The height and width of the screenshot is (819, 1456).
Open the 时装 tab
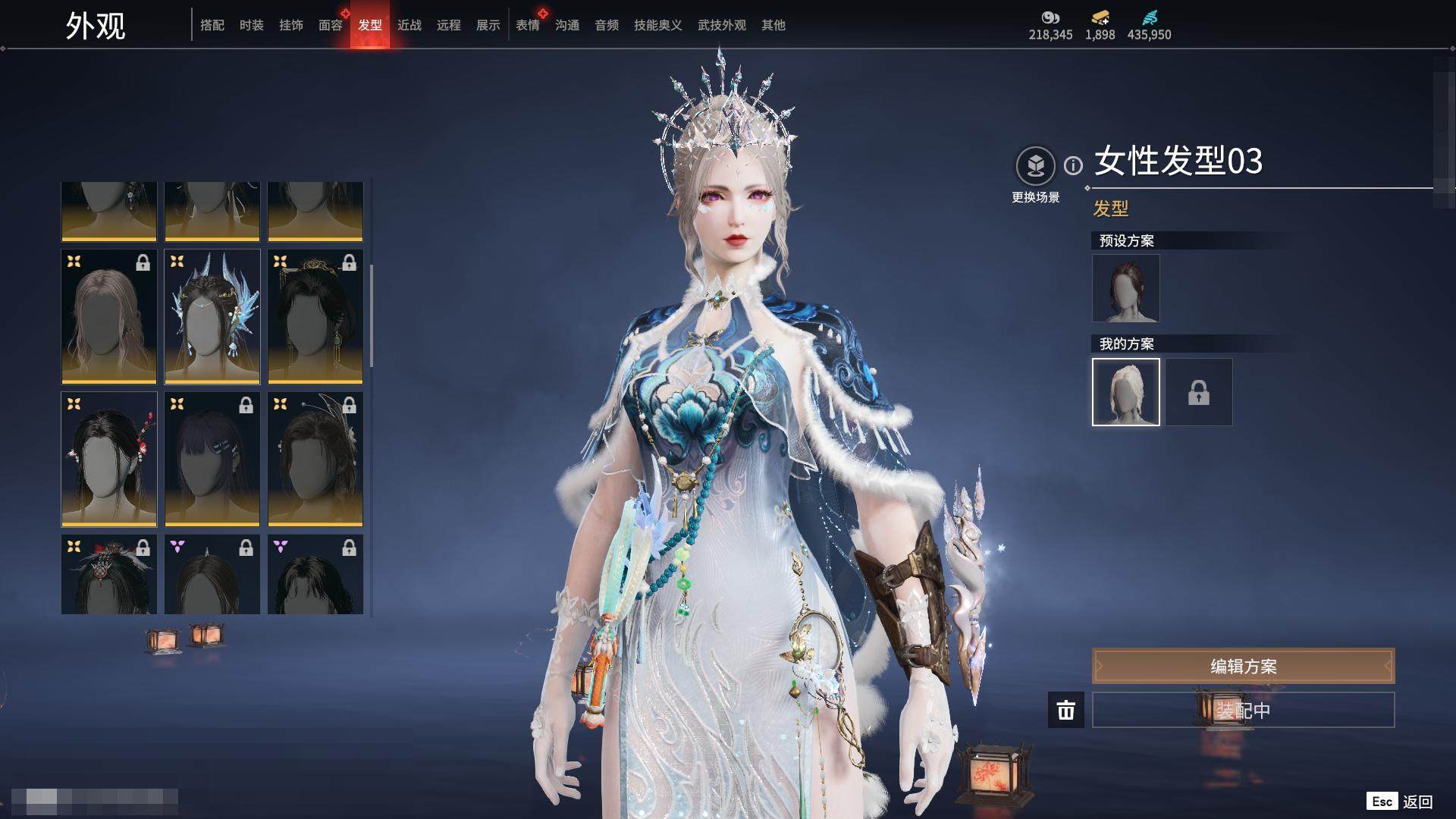point(252,25)
